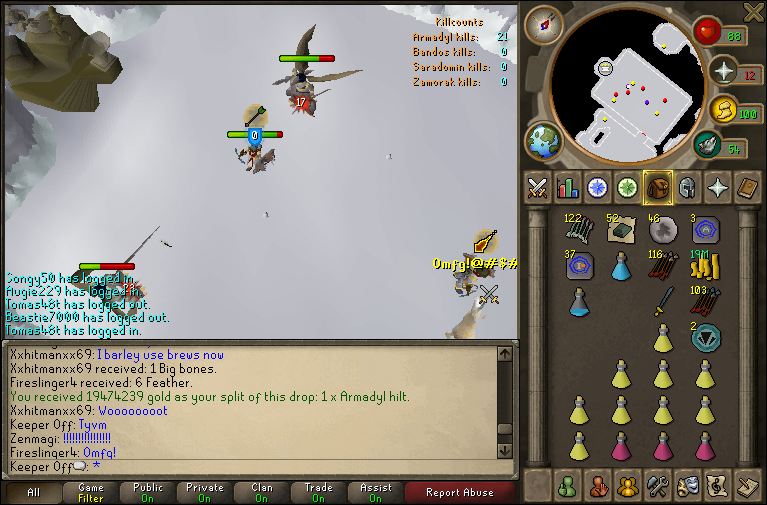
Task: Open the worn Equipment tab
Action: coord(687,187)
